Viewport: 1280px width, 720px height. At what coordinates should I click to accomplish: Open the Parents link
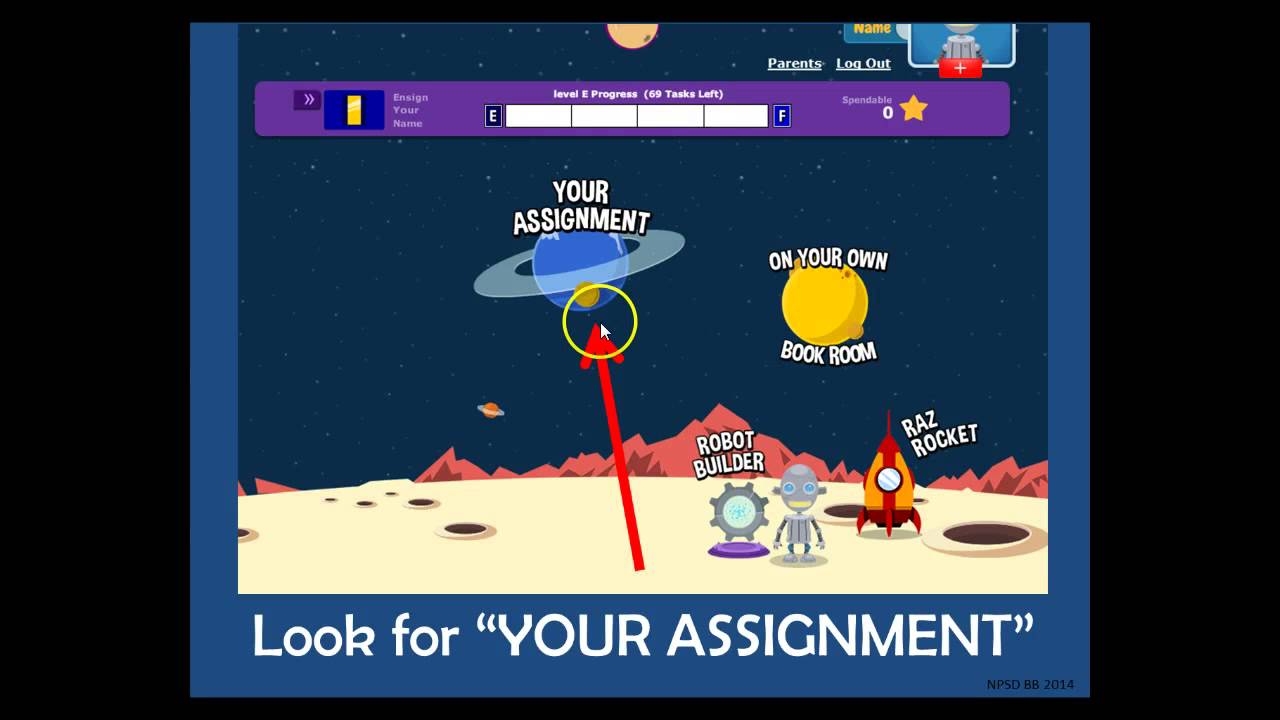click(794, 63)
